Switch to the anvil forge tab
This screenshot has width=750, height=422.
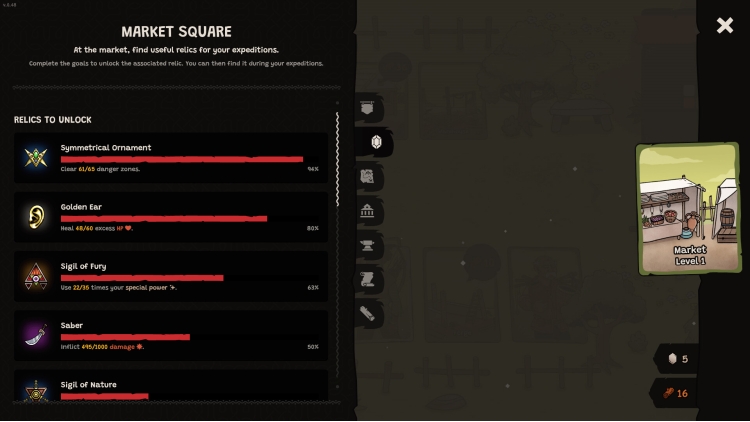[x=368, y=245]
